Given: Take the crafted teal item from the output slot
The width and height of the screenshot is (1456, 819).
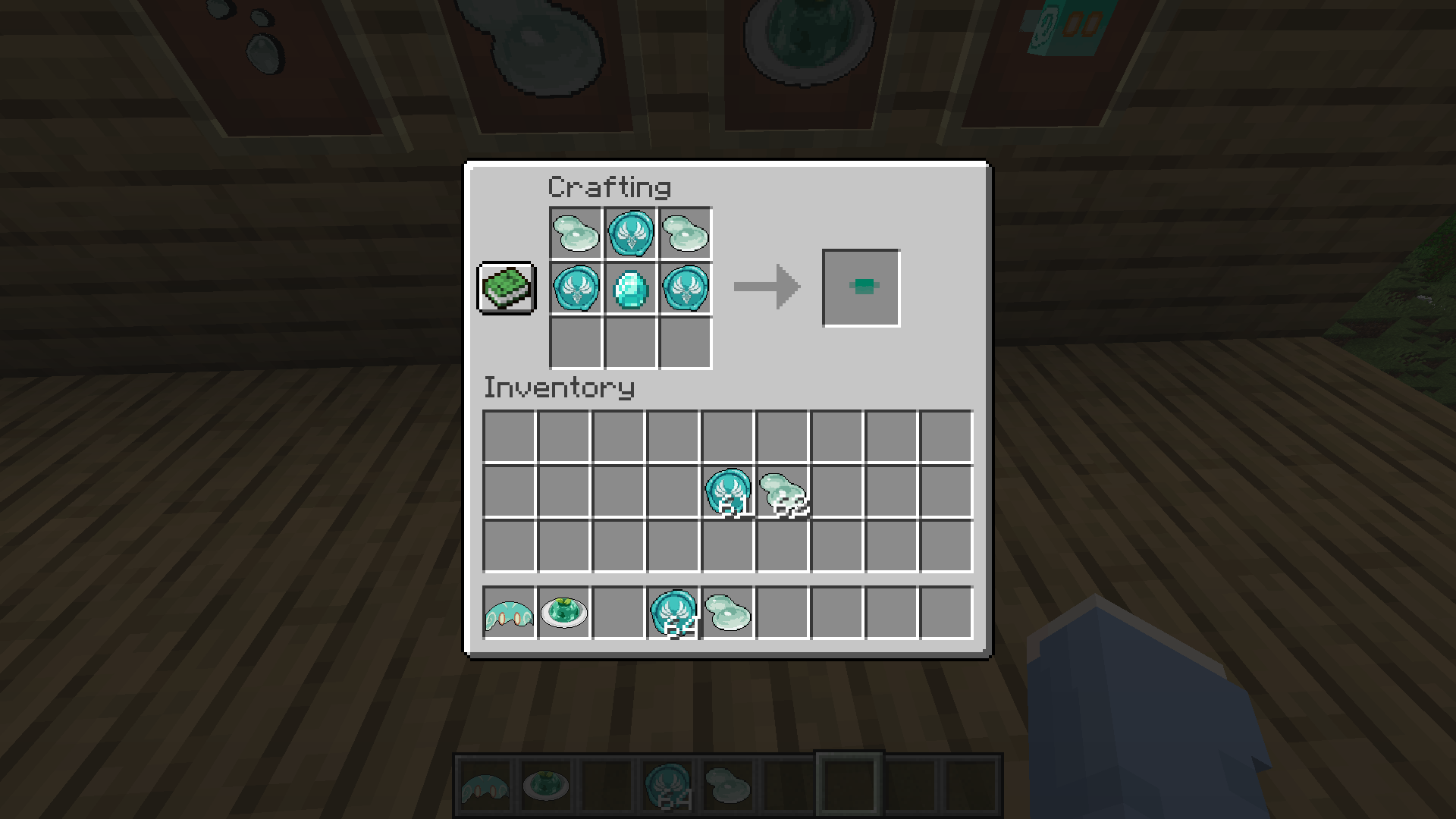Looking at the screenshot, I should [x=860, y=286].
